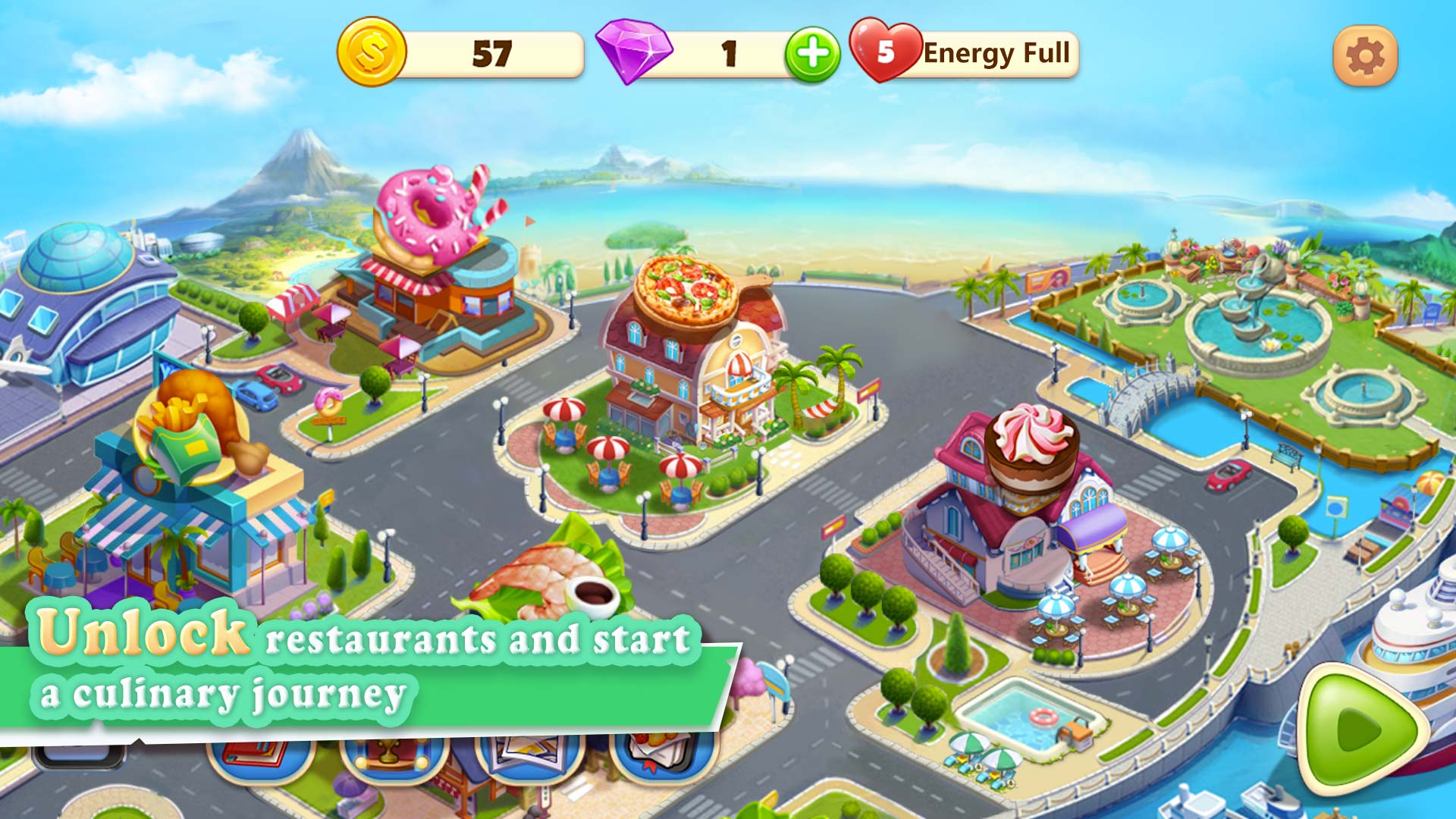The width and height of the screenshot is (1456, 819).
Task: Open the settings gear menu
Action: coord(1365,56)
